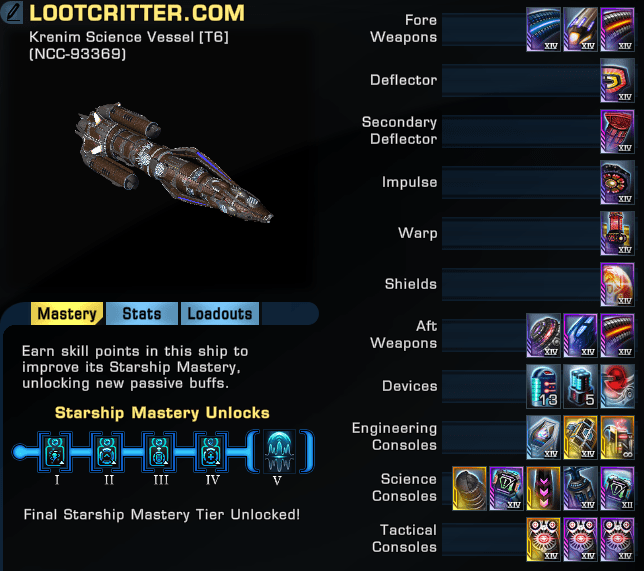
Task: Choose the pink chevron science console
Action: coord(544,488)
